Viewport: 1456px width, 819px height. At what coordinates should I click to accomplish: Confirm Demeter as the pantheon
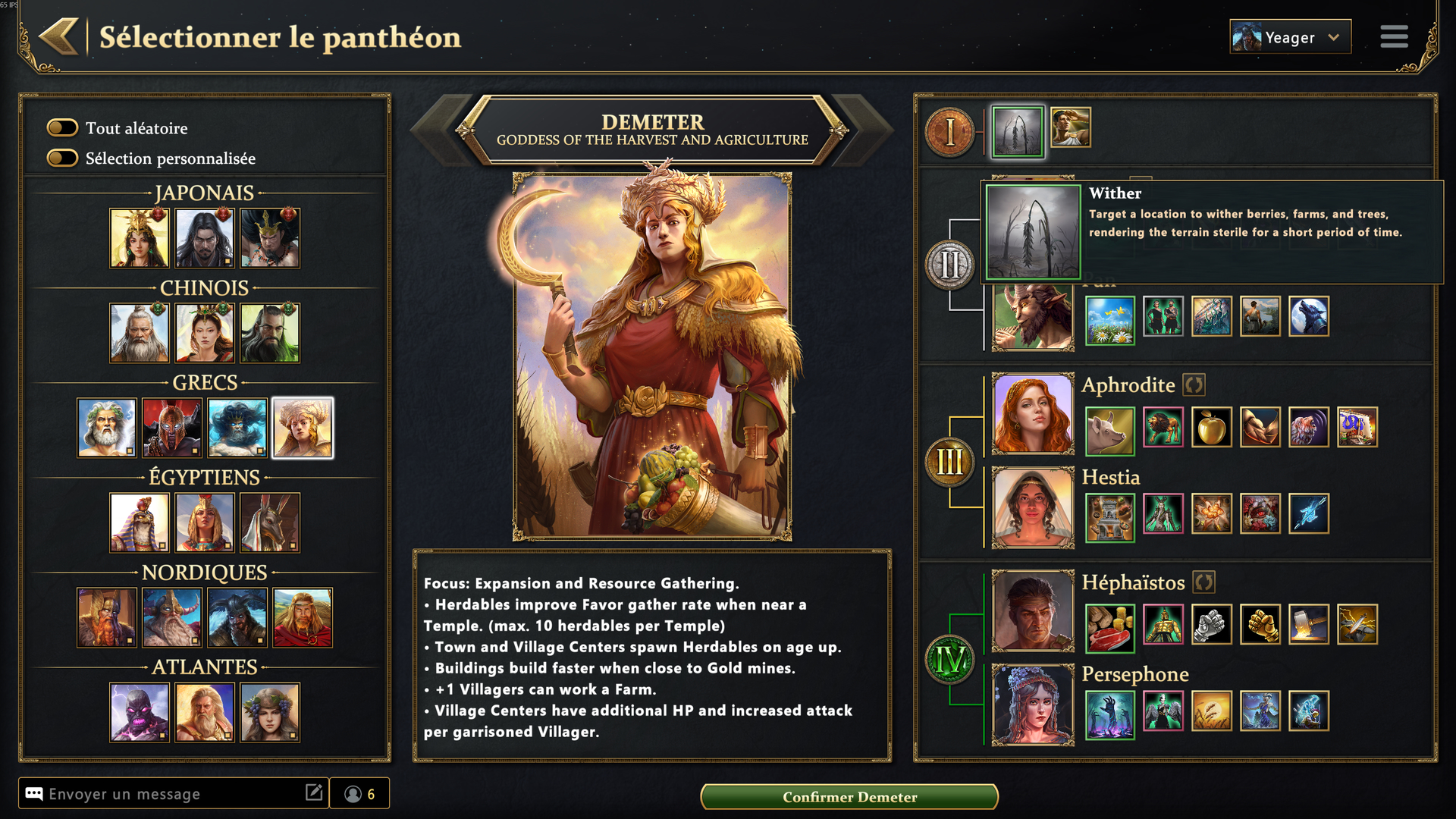pyautogui.click(x=849, y=796)
